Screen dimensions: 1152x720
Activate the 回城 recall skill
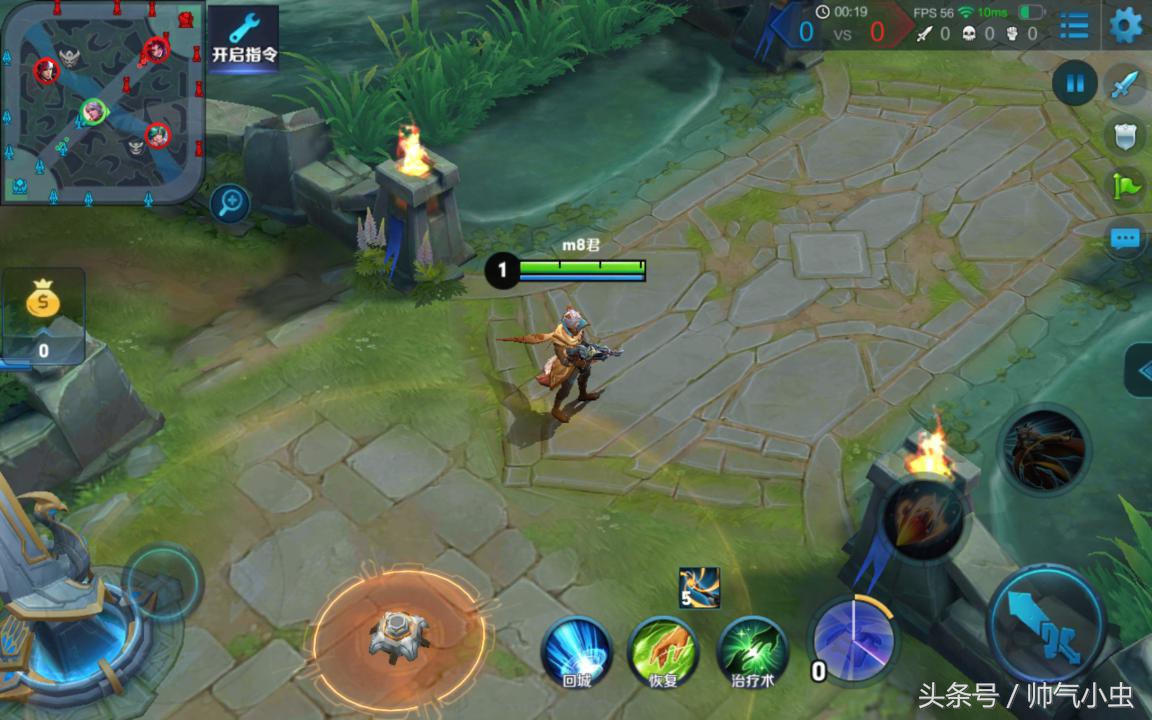click(x=577, y=652)
